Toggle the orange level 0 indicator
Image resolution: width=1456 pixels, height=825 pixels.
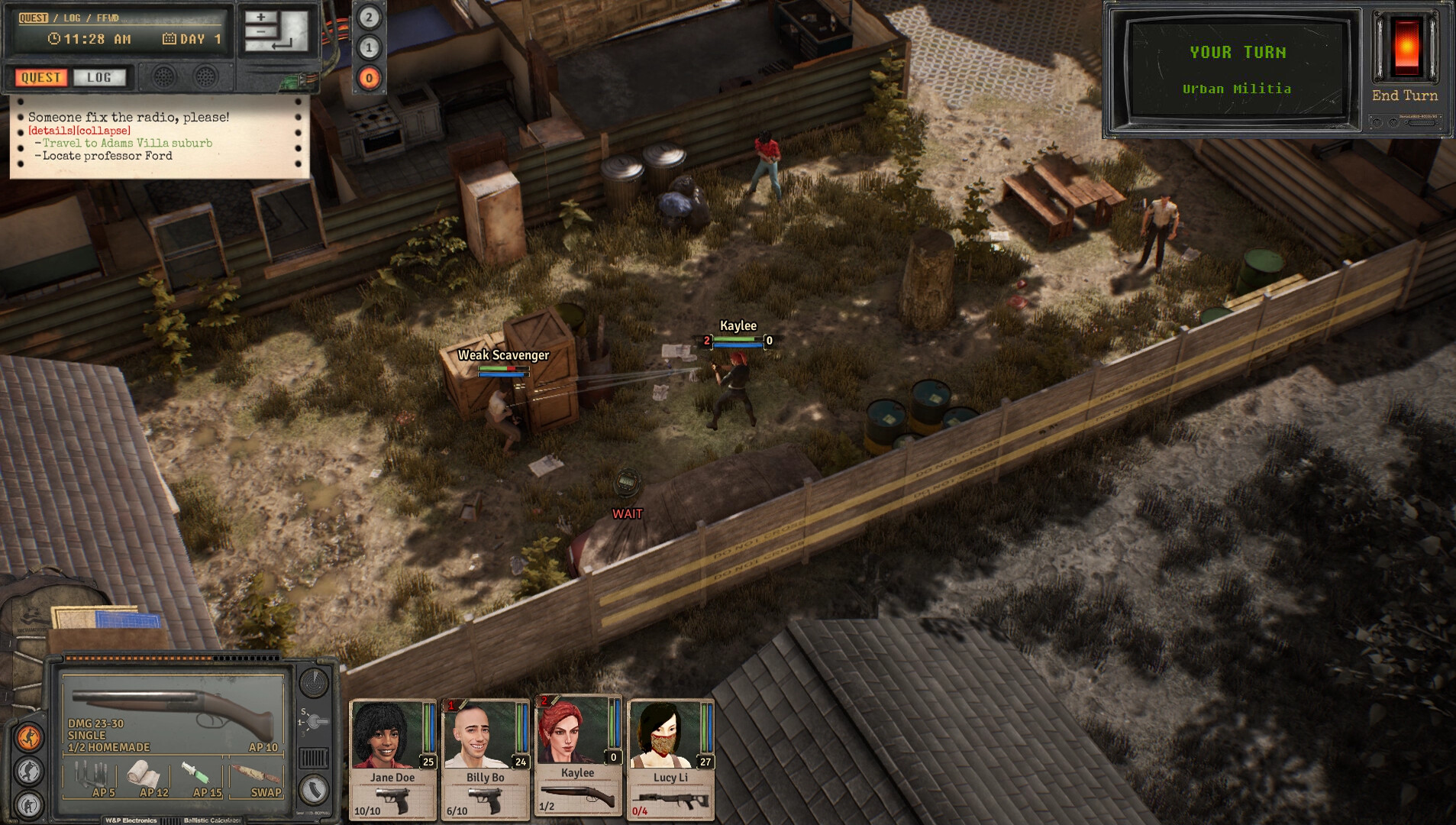coord(370,76)
